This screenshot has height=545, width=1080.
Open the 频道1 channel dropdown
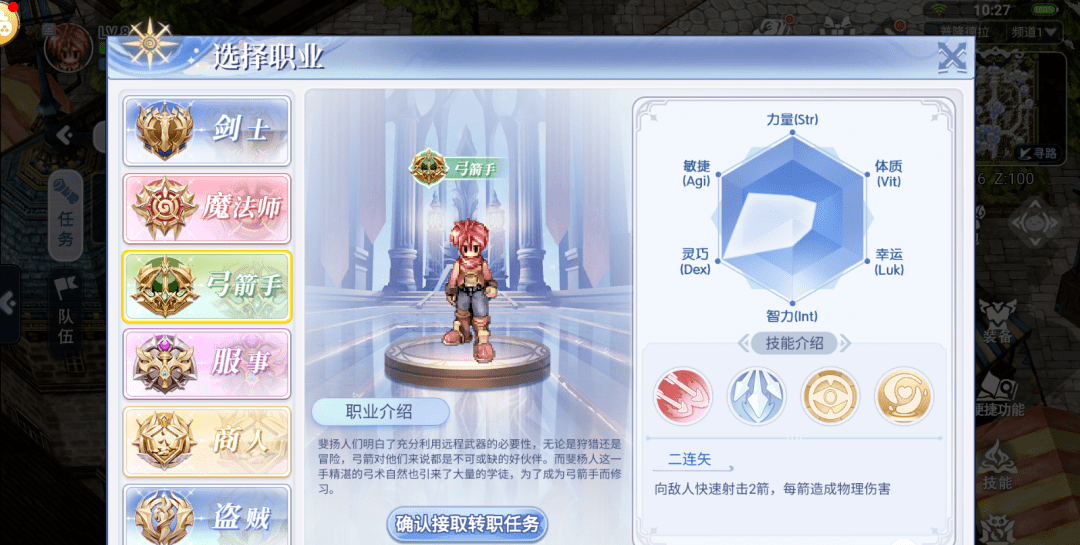[x=1040, y=32]
